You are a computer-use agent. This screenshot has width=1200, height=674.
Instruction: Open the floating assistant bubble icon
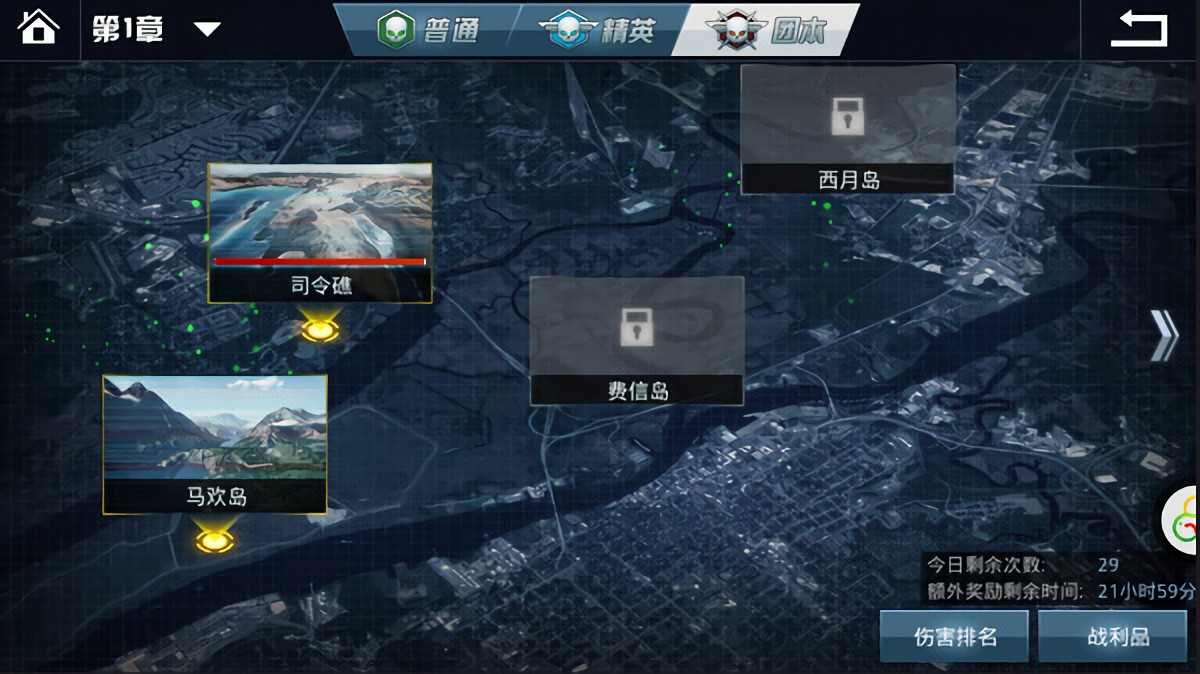[1182, 519]
